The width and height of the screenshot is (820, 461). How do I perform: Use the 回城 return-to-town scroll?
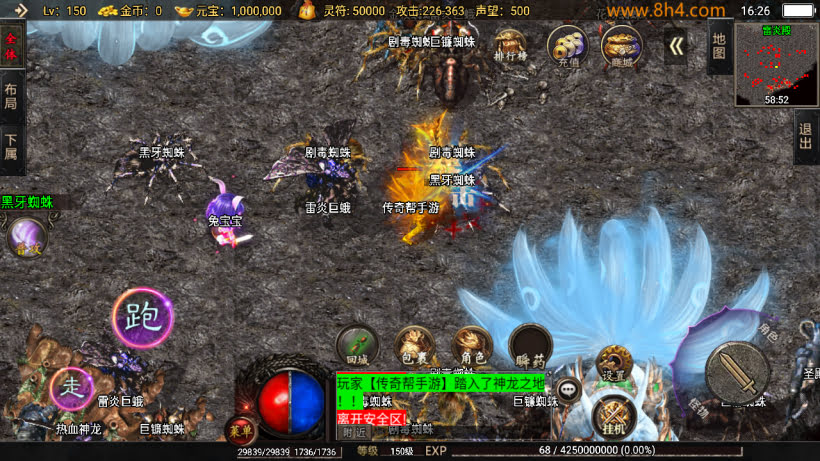[x=357, y=345]
